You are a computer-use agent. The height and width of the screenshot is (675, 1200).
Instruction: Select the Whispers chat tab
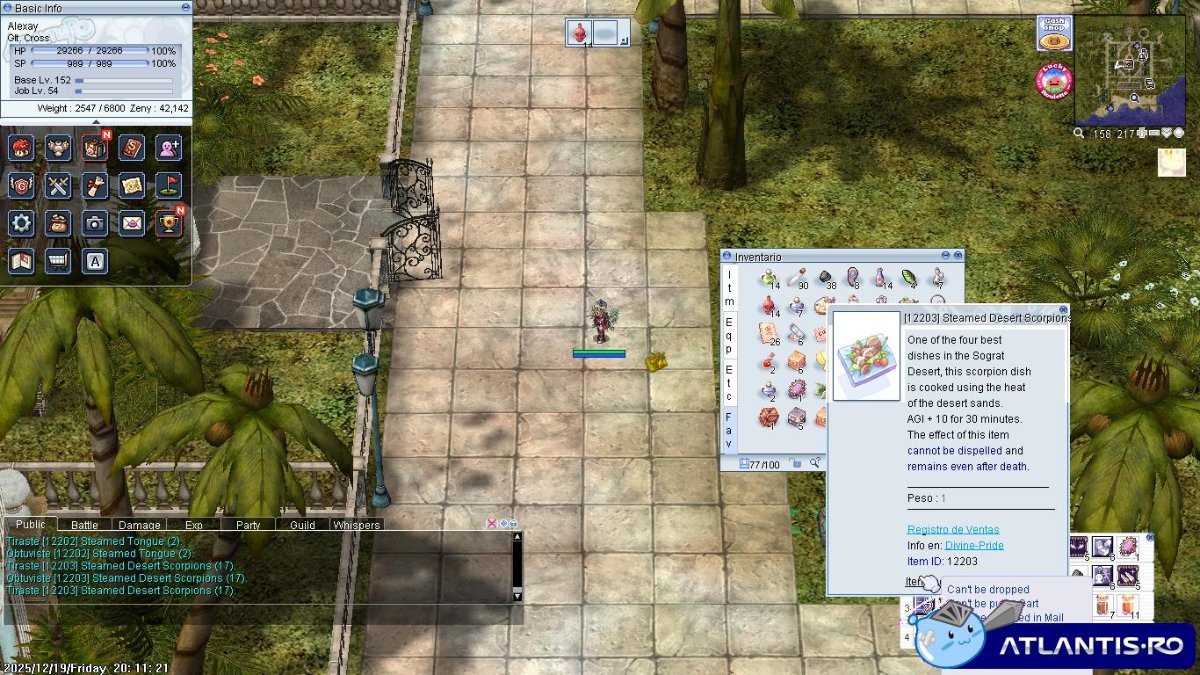pyautogui.click(x=357, y=524)
